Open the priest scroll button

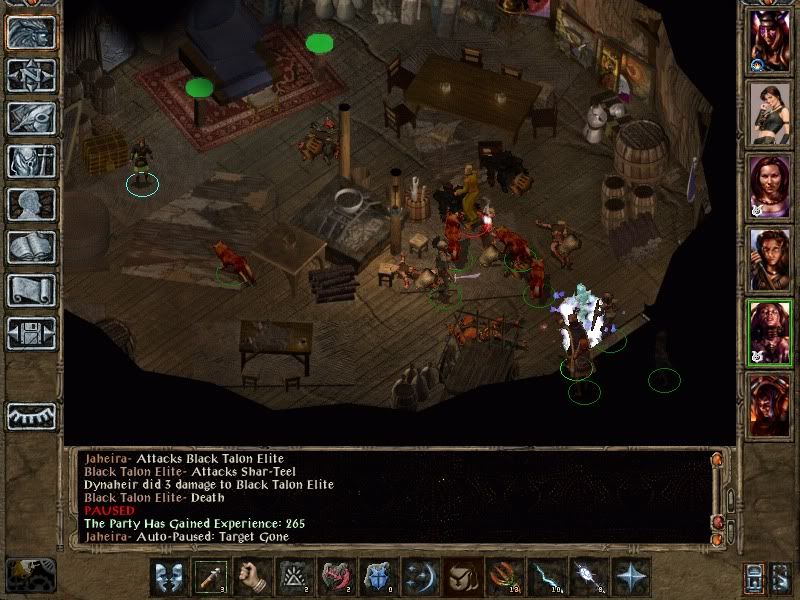(30, 290)
